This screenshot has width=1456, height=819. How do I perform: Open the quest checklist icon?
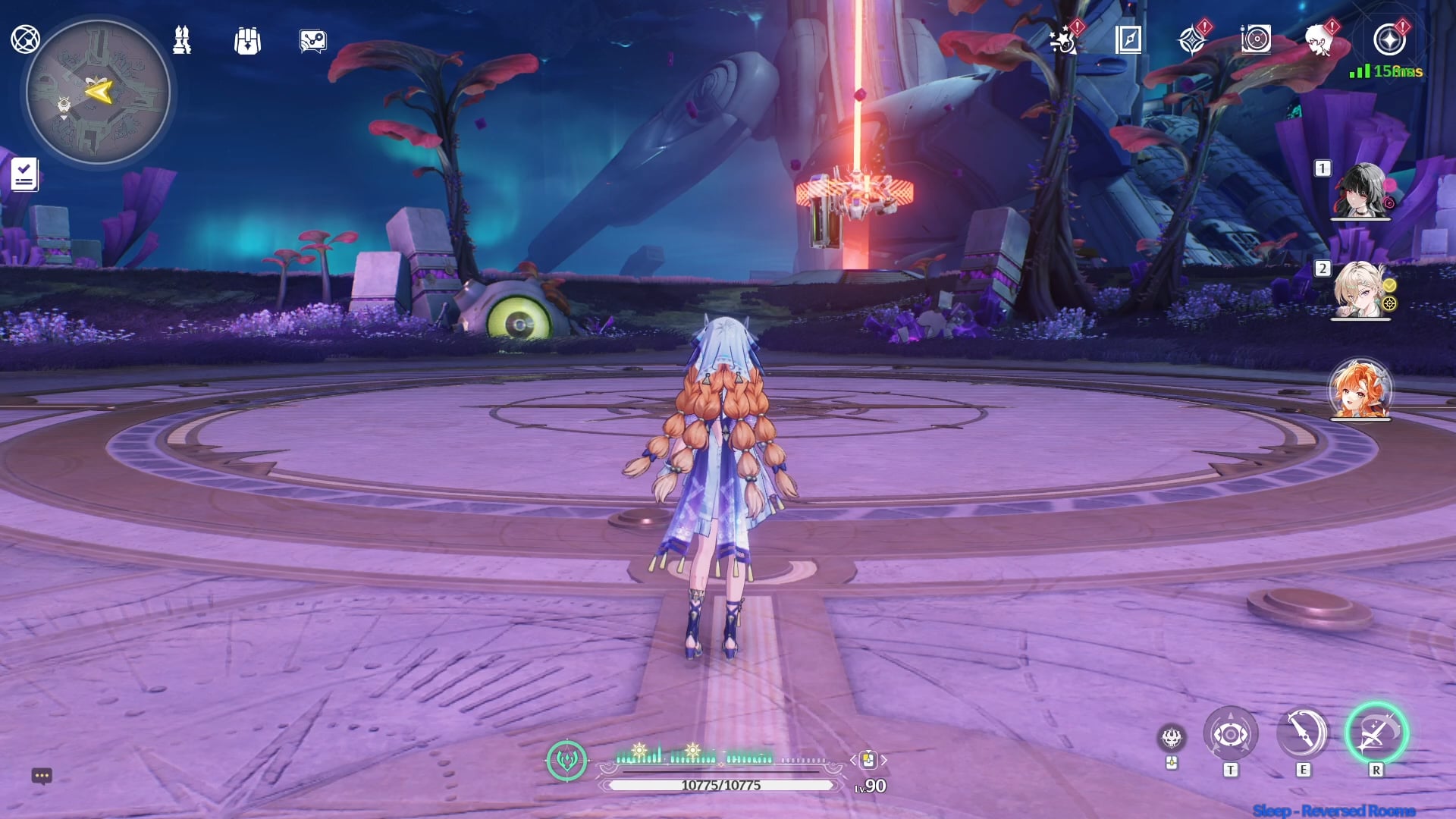[24, 175]
